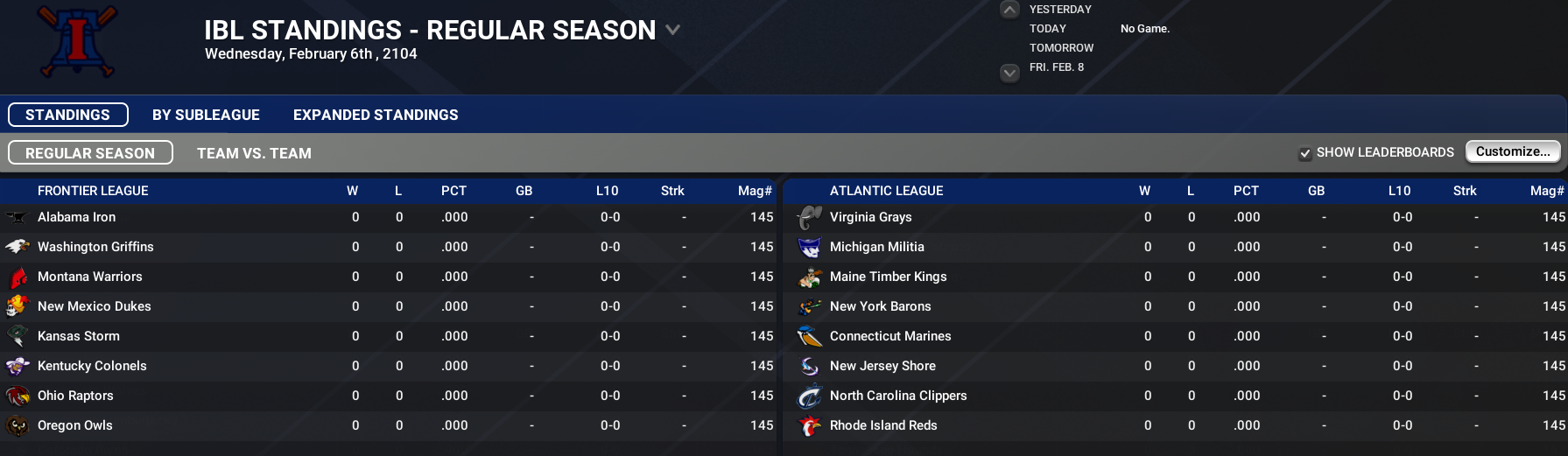
Task: Click the schedule up arrow
Action: 1009,11
